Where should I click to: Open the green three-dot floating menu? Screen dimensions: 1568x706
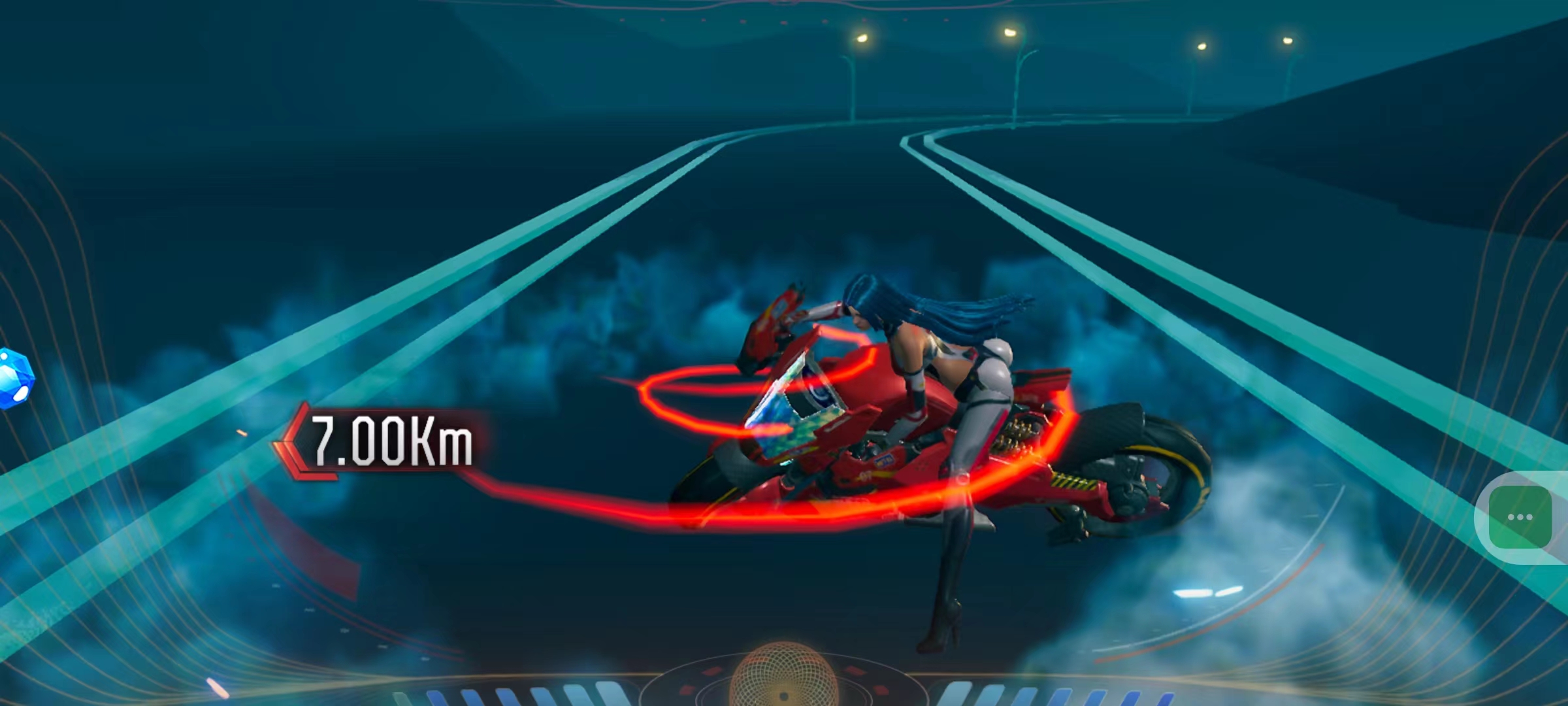pos(1520,517)
